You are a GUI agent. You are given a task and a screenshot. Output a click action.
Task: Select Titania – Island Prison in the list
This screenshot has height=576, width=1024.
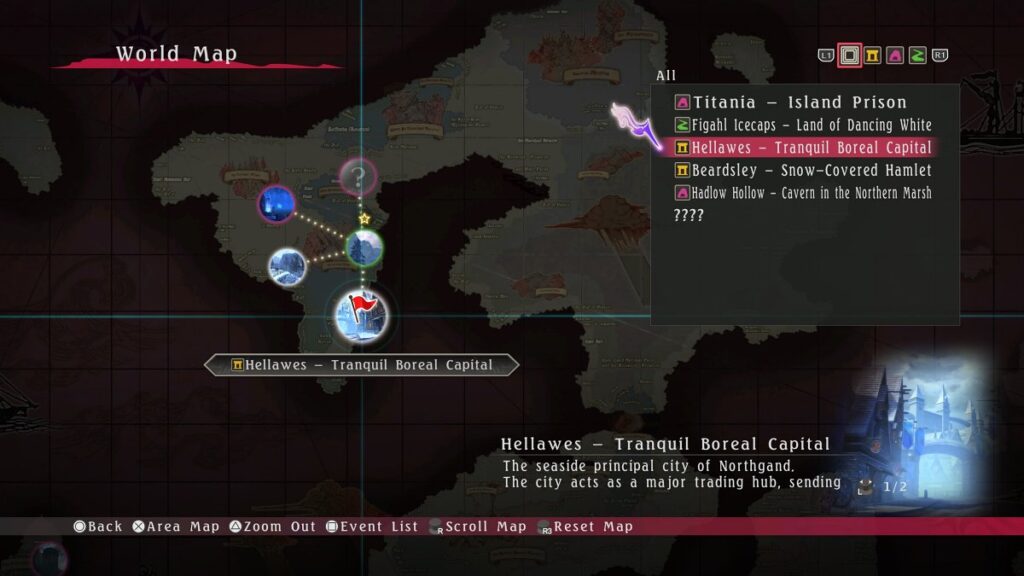pos(799,102)
